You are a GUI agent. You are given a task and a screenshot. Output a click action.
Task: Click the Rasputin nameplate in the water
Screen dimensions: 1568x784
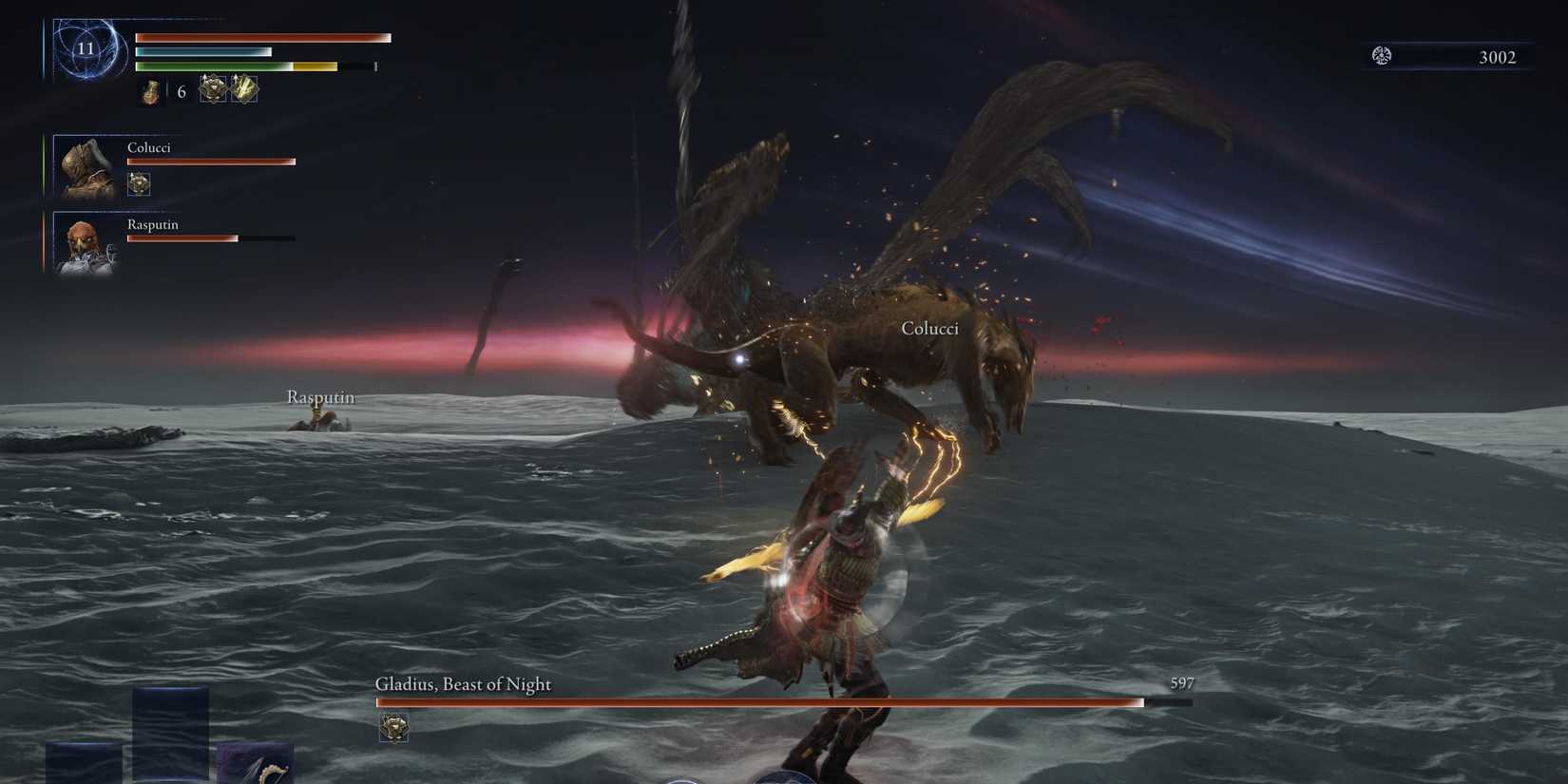(319, 397)
